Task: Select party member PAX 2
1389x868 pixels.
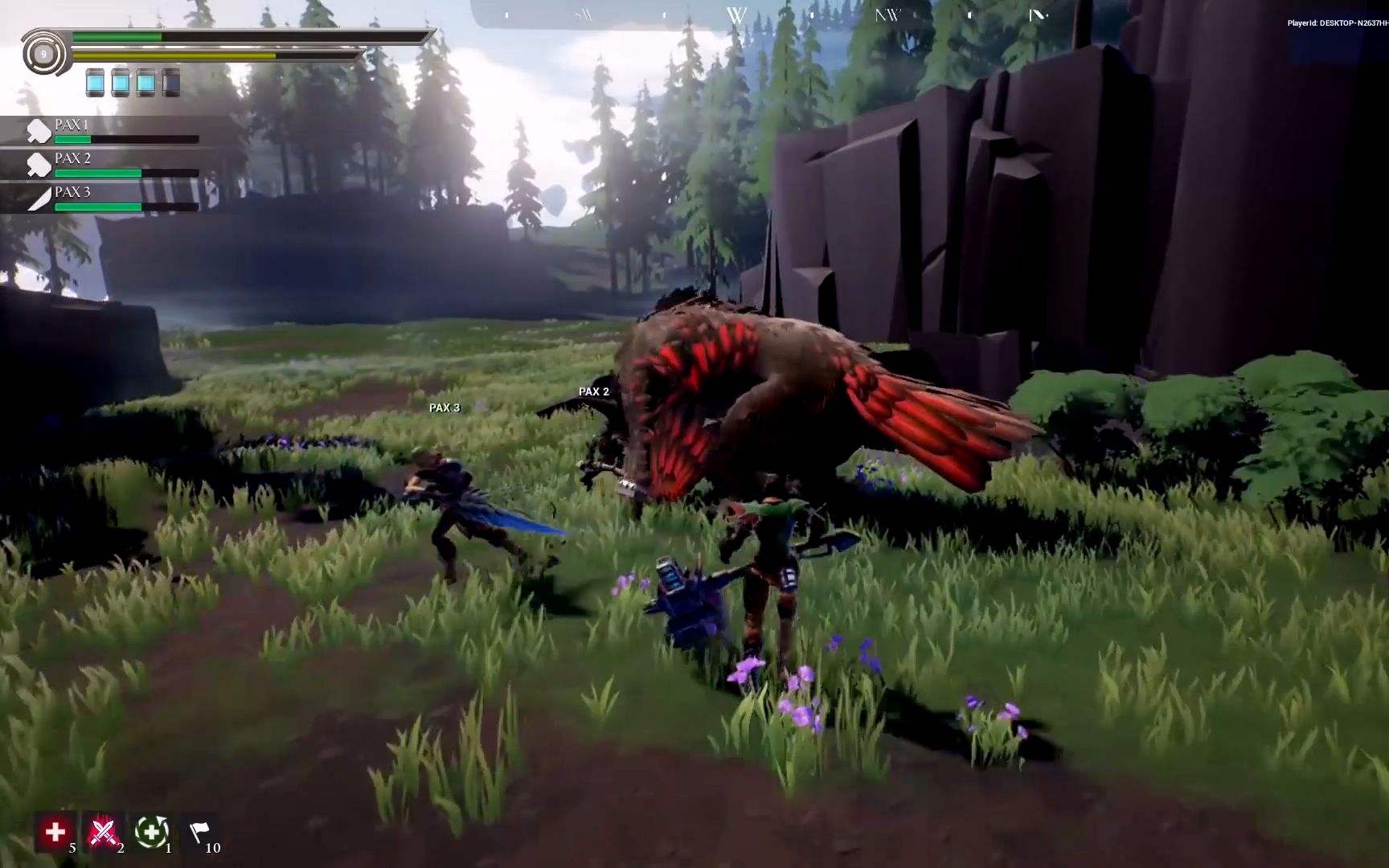Action: tap(113, 165)
